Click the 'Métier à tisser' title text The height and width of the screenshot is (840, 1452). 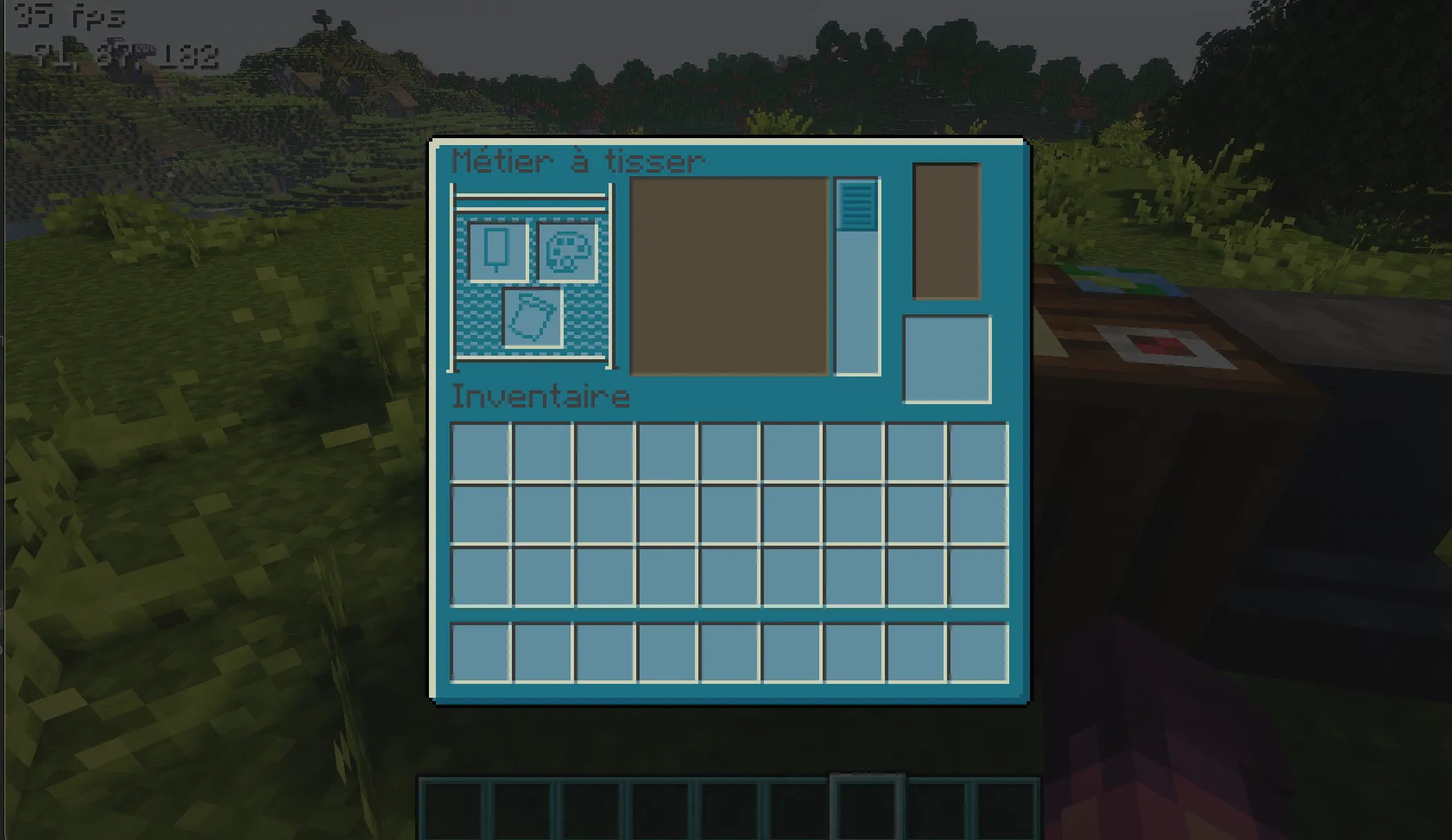577,160
